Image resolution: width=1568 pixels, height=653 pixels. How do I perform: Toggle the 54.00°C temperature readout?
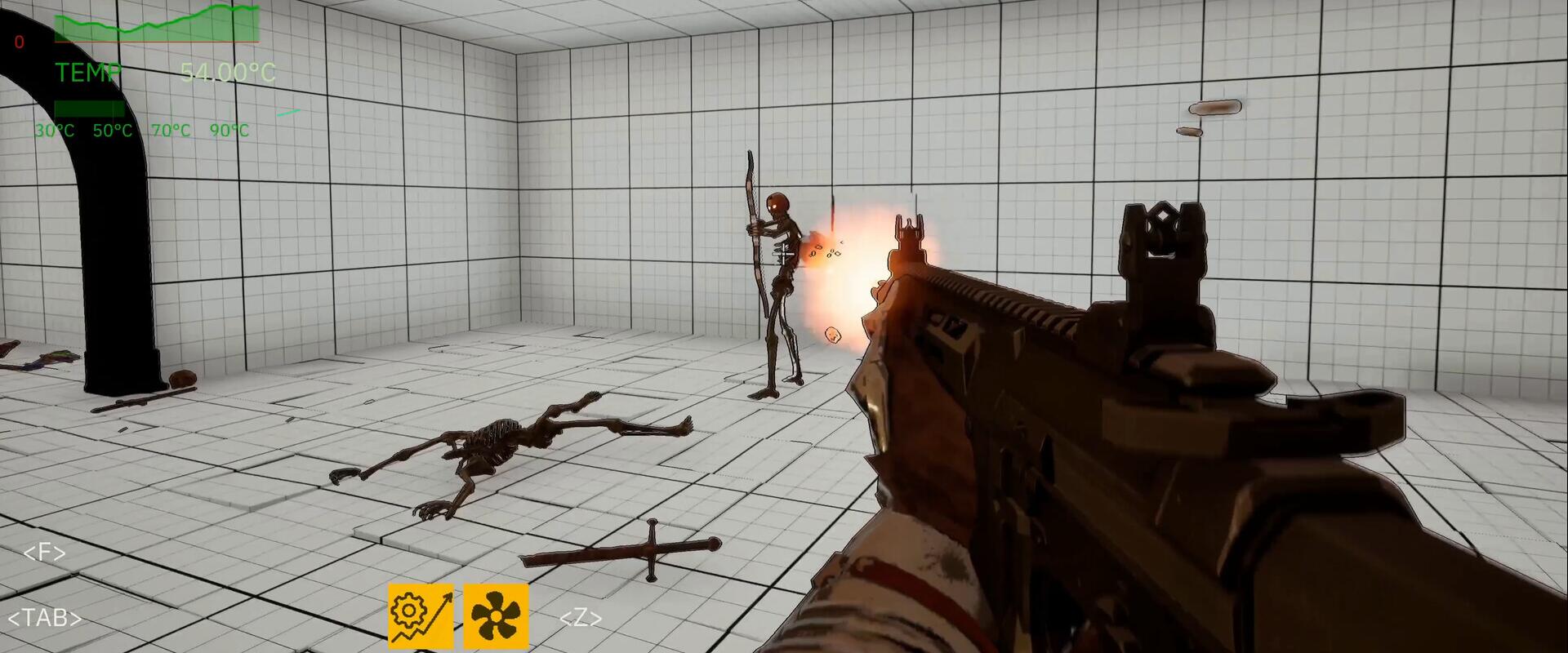229,73
